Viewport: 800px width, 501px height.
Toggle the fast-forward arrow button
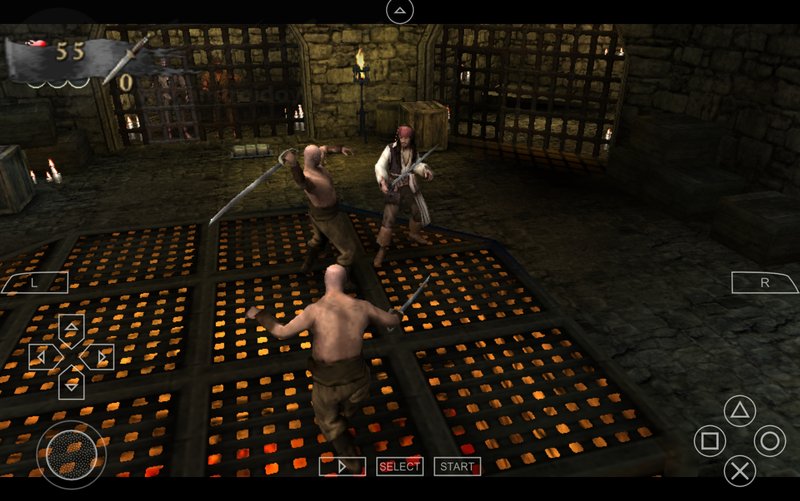click(342, 466)
